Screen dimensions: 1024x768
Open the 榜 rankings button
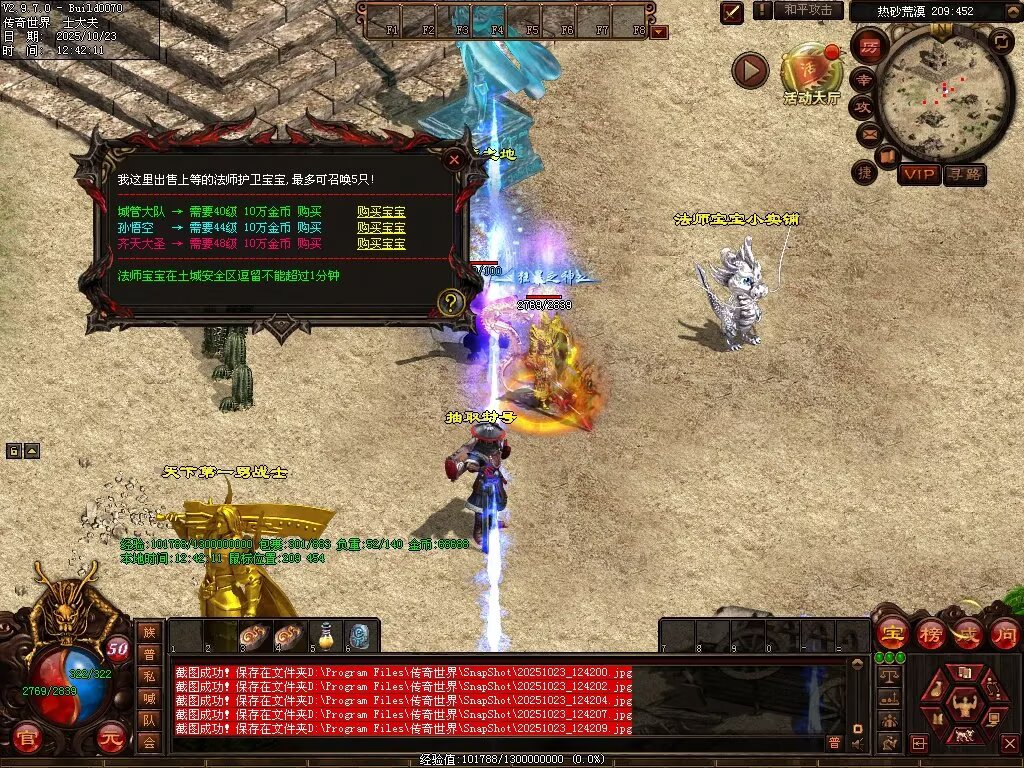pyautogui.click(x=930, y=633)
